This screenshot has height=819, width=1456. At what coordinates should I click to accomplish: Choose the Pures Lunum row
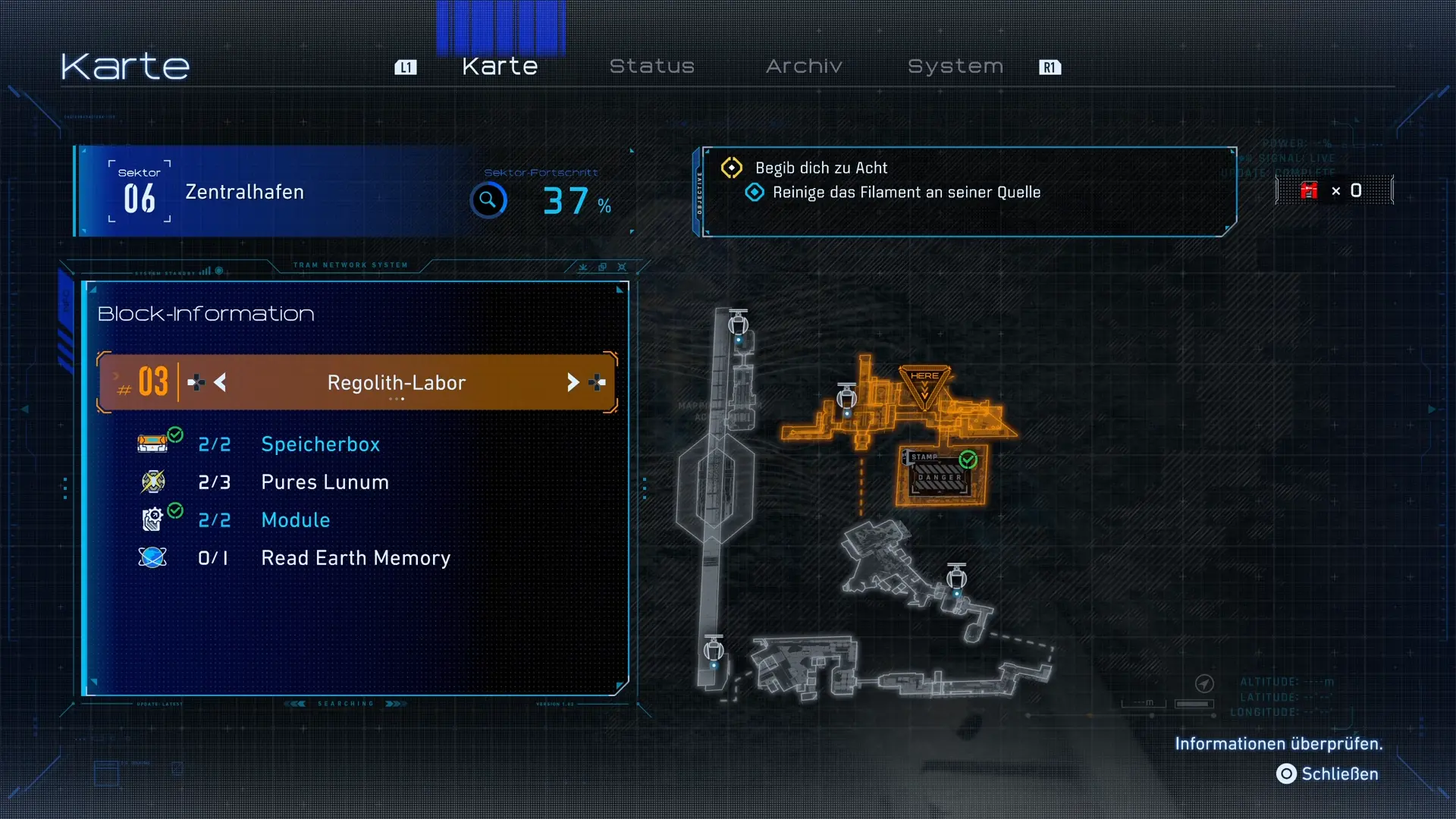(x=325, y=482)
